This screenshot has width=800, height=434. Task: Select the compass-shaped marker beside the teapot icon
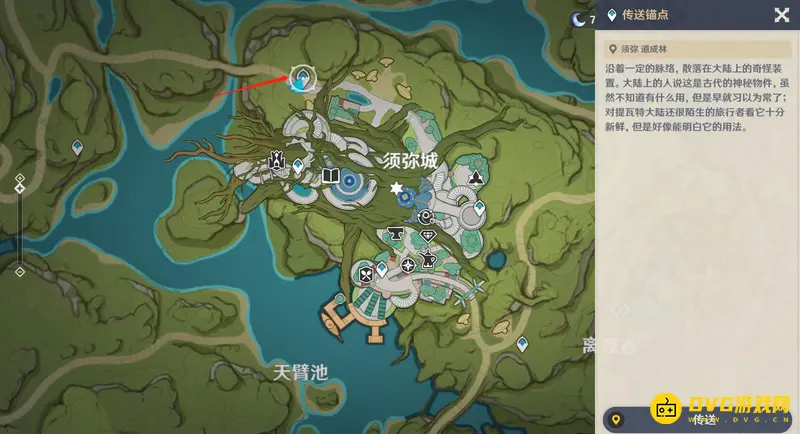pos(409,266)
